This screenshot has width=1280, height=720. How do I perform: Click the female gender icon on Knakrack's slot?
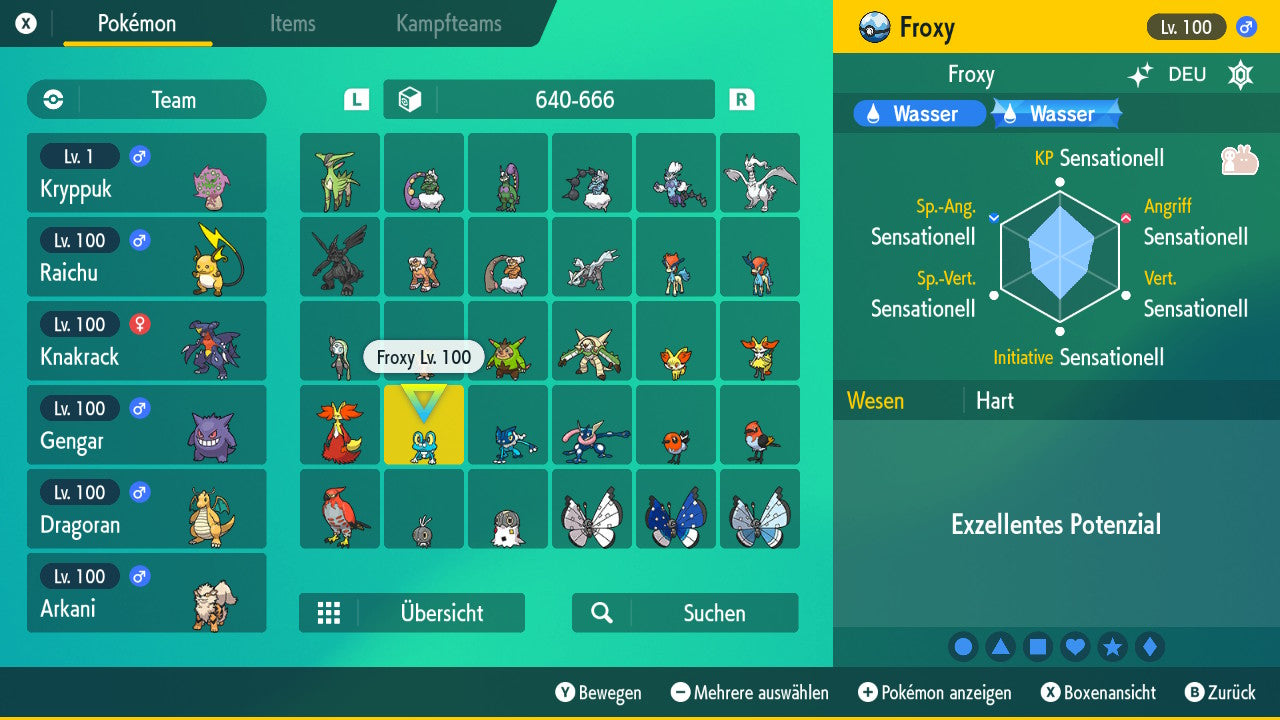(x=138, y=324)
